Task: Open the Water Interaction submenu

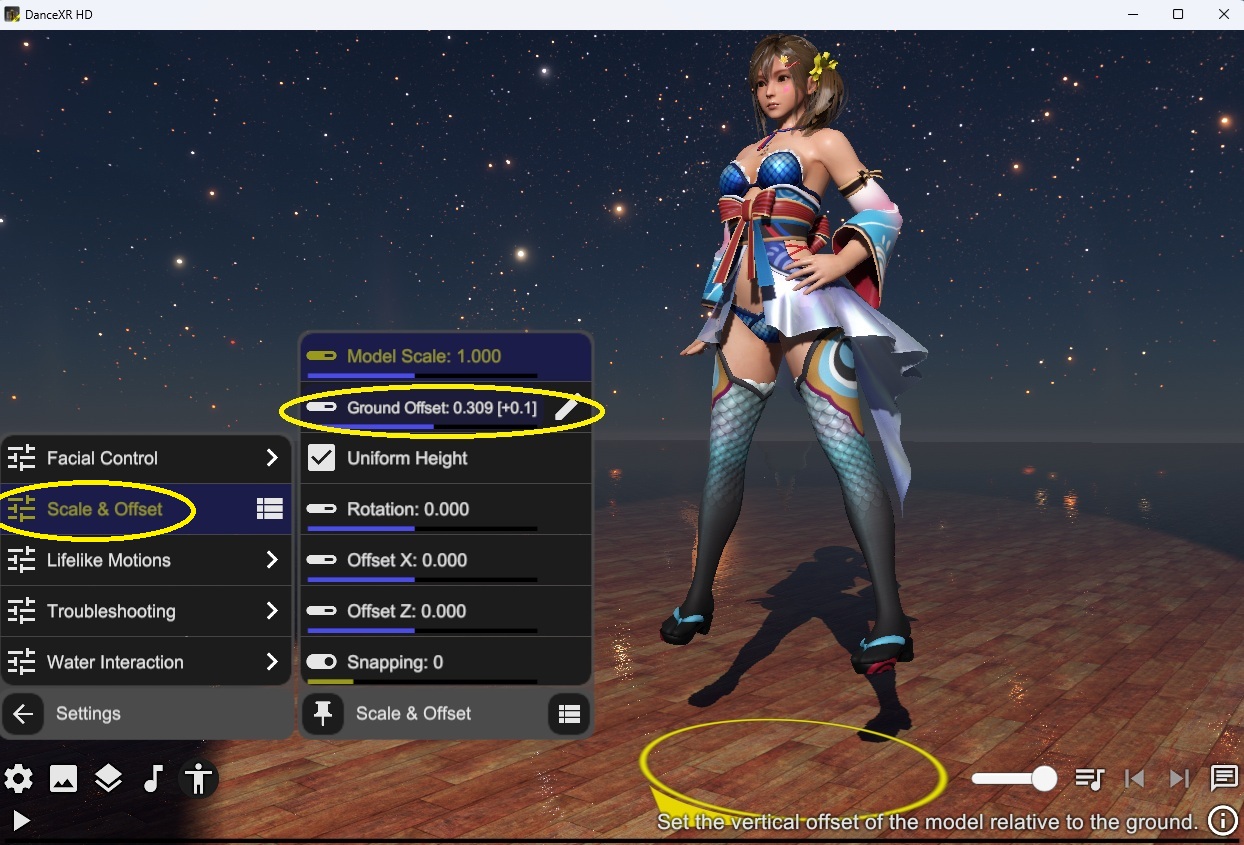Action: pyautogui.click(x=145, y=662)
